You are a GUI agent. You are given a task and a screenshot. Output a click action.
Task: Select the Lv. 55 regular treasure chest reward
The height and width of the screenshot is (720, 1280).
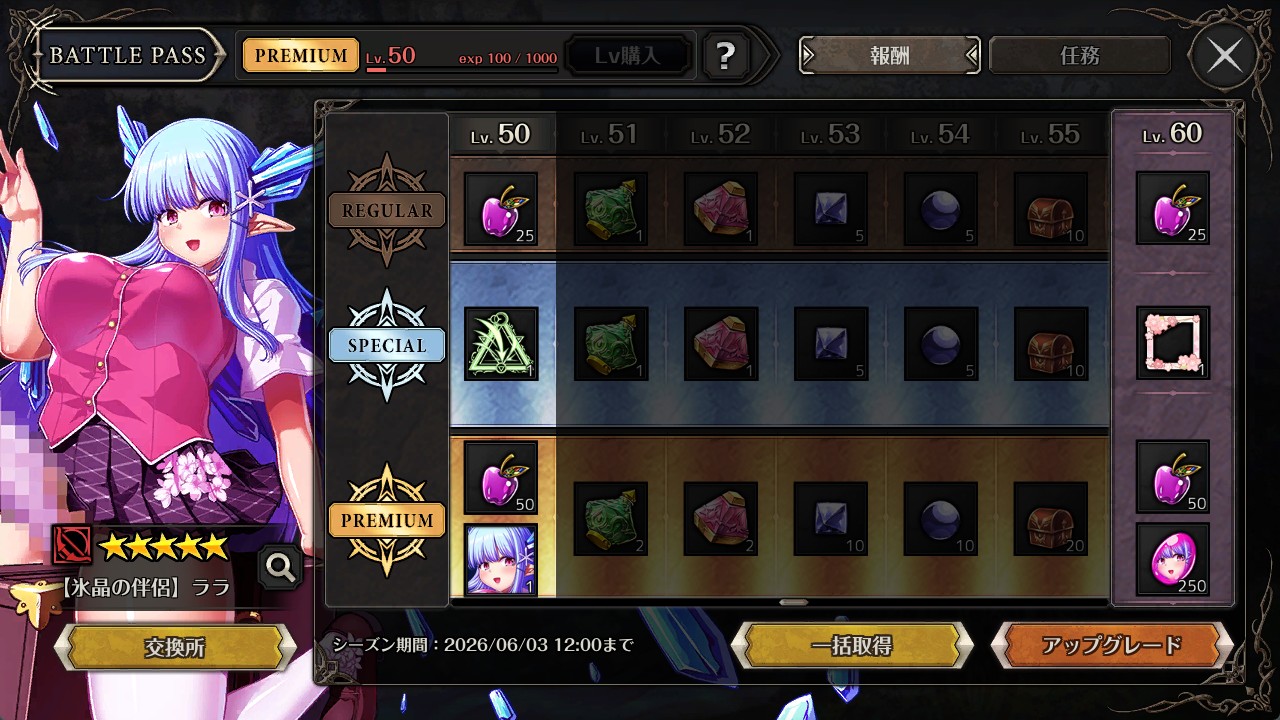coord(1050,209)
